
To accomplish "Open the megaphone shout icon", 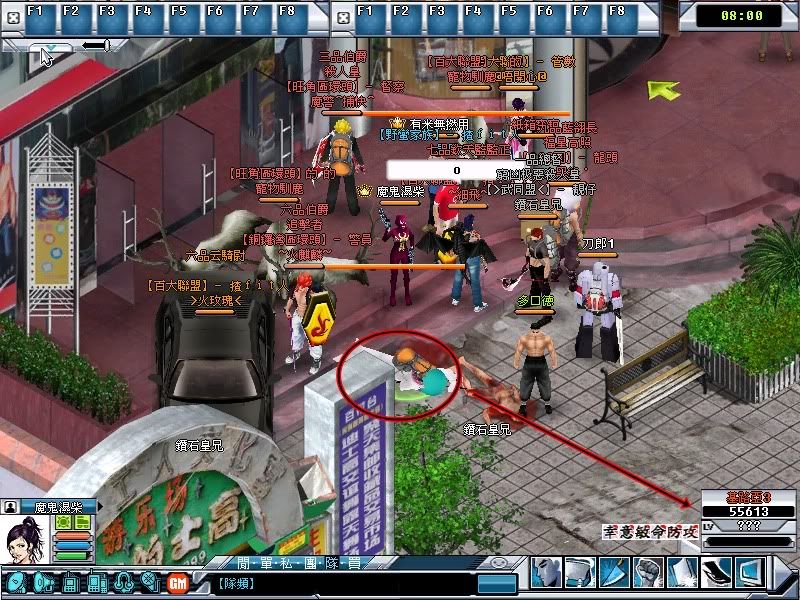I will click(44, 582).
